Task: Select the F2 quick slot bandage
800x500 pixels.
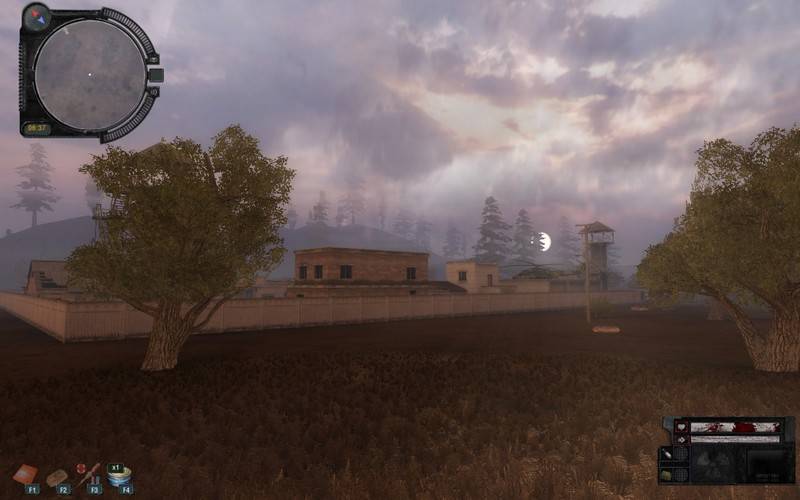Action: tap(57, 476)
